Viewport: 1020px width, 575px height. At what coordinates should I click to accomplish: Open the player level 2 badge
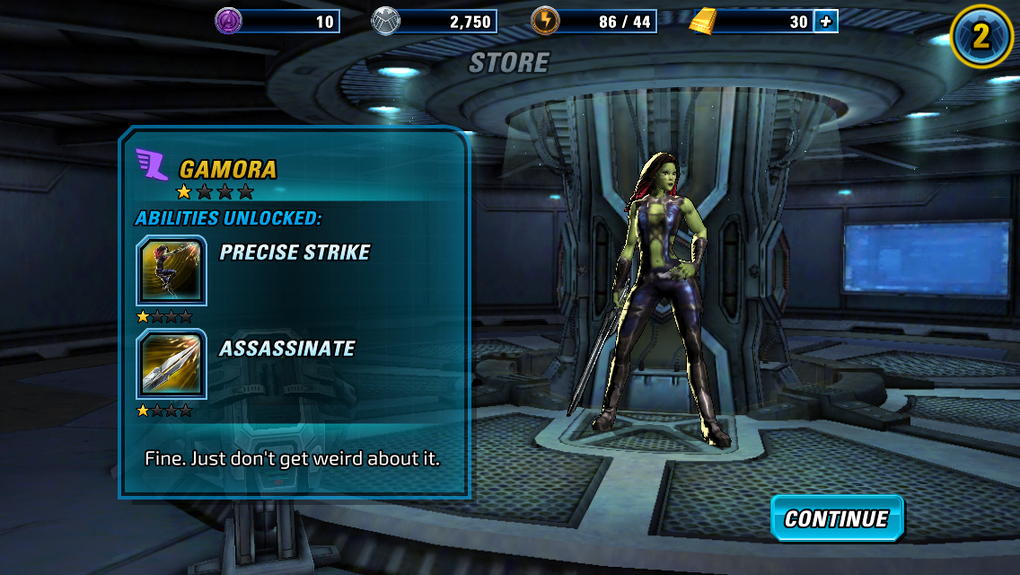pyautogui.click(x=981, y=37)
